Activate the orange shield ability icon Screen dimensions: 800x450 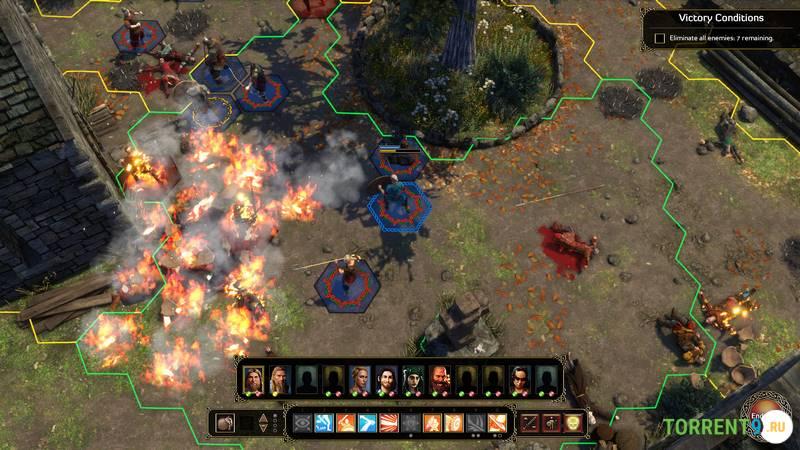tap(454, 422)
